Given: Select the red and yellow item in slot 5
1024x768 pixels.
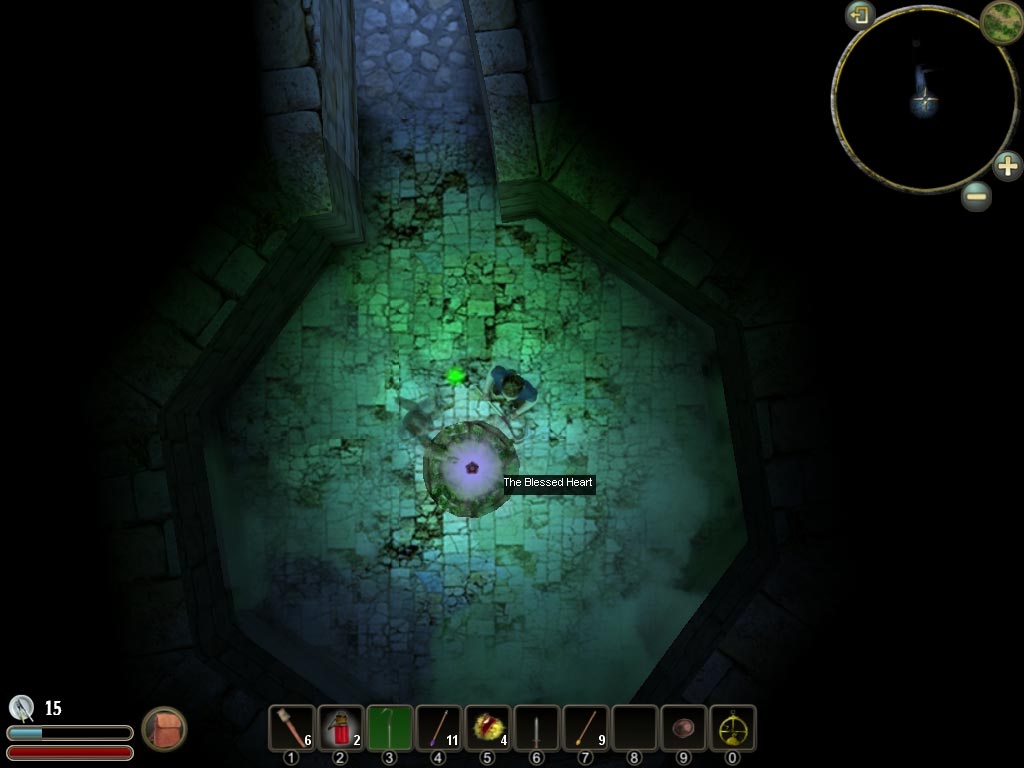Looking at the screenshot, I should click(x=488, y=728).
